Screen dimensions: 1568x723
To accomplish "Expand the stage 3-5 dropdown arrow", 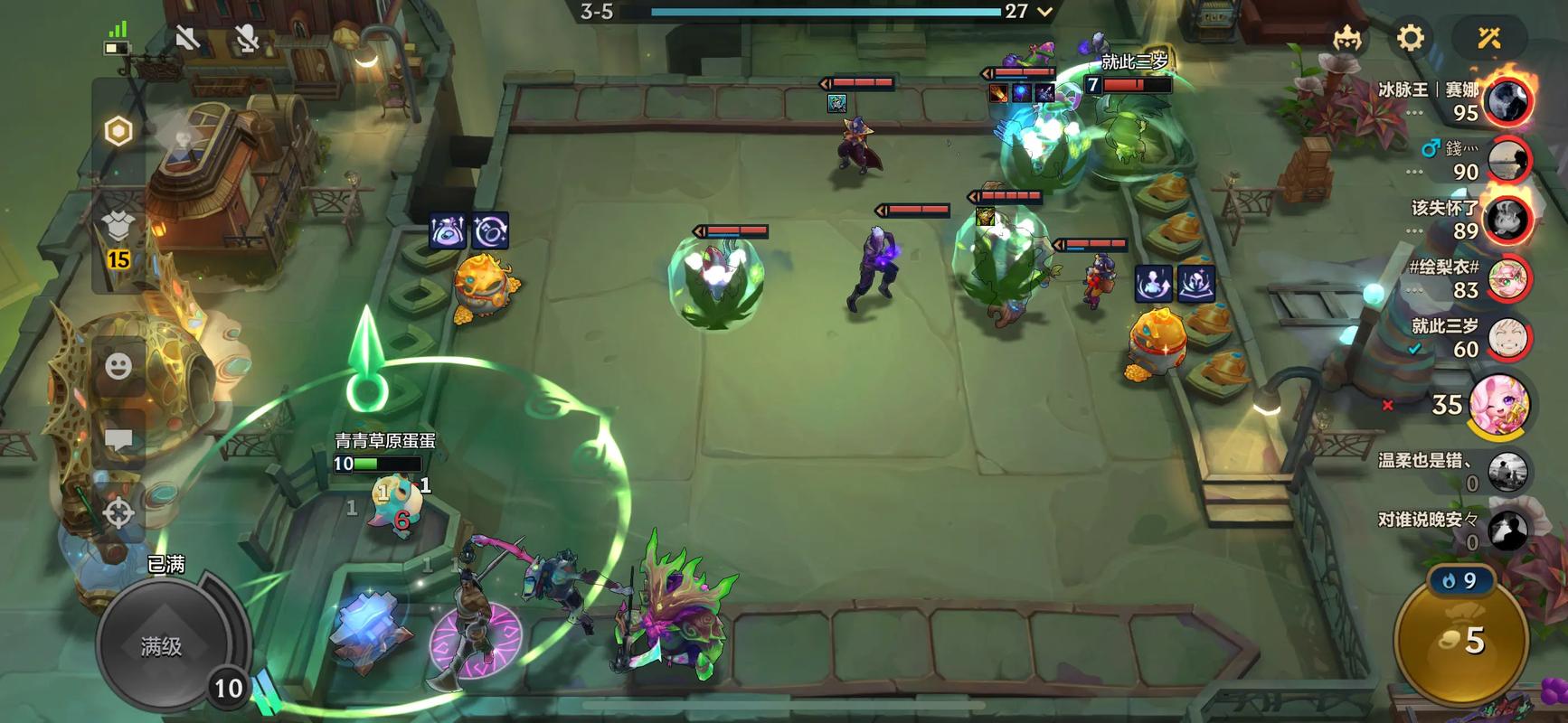I will (1045, 12).
